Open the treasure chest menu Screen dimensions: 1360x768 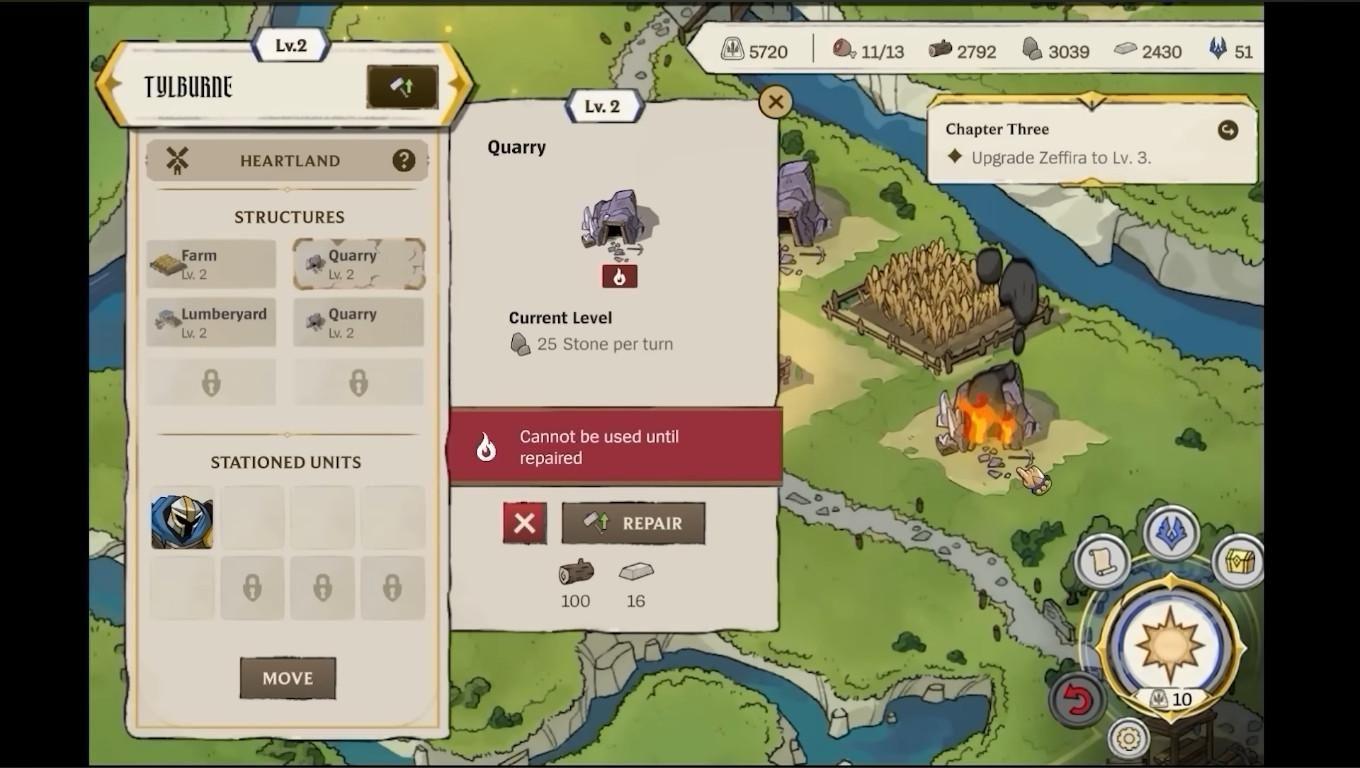1237,561
